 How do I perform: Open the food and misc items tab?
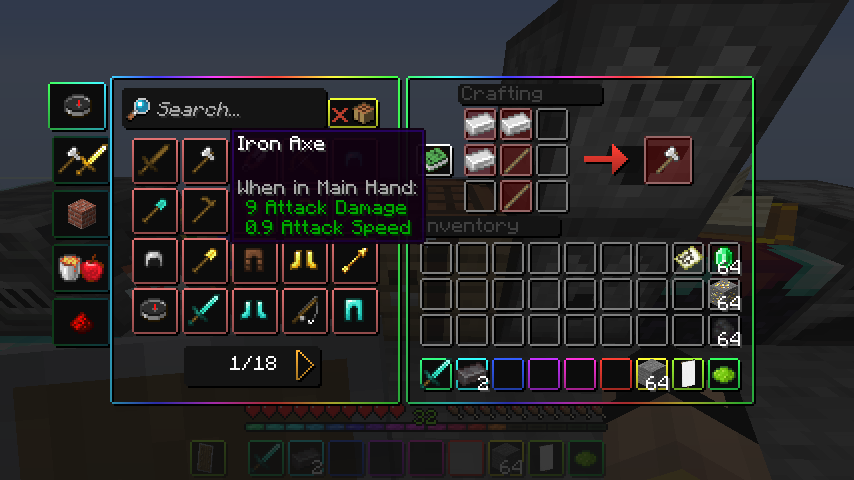pyautogui.click(x=77, y=268)
